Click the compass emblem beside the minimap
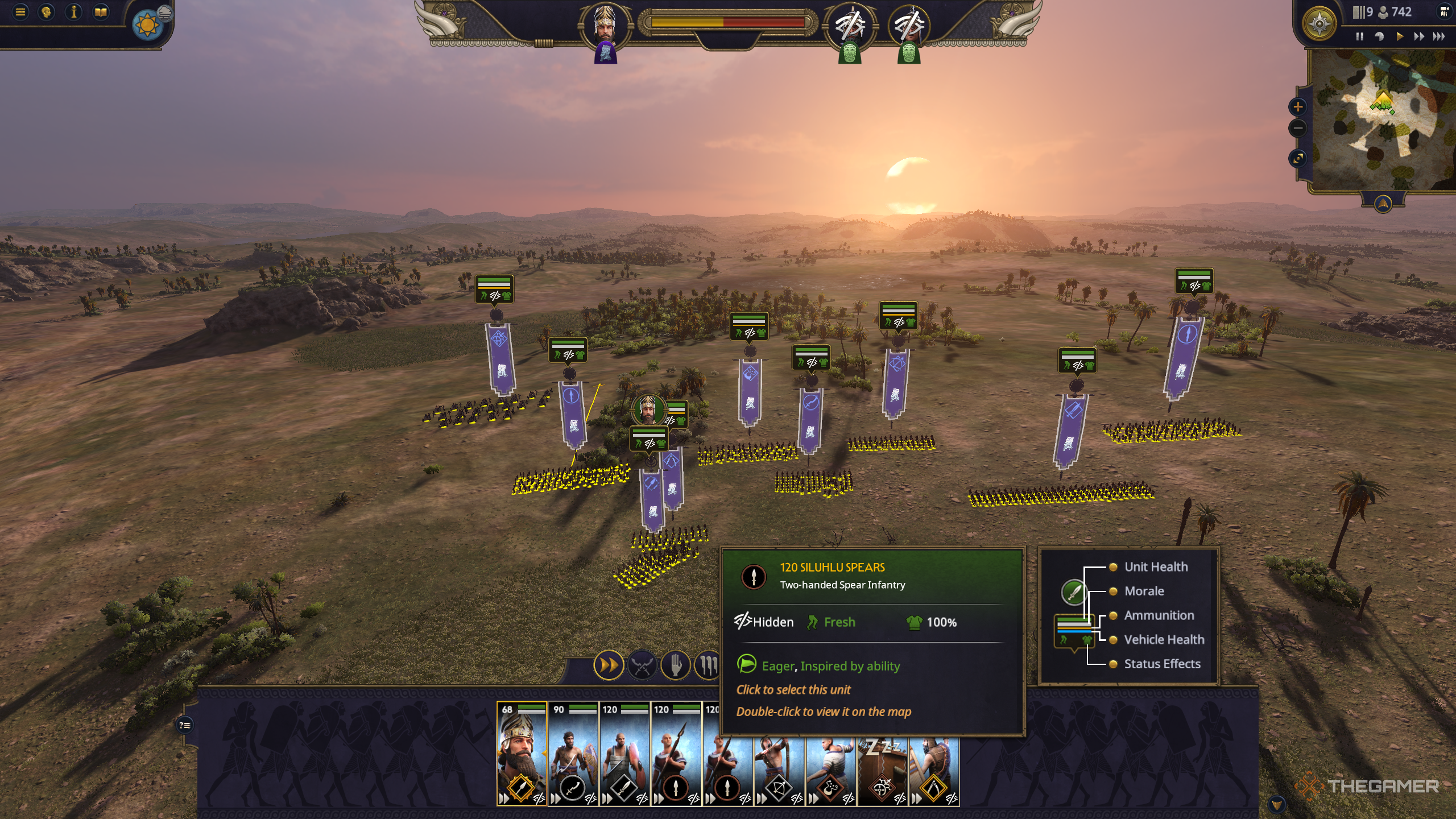 click(x=1319, y=23)
